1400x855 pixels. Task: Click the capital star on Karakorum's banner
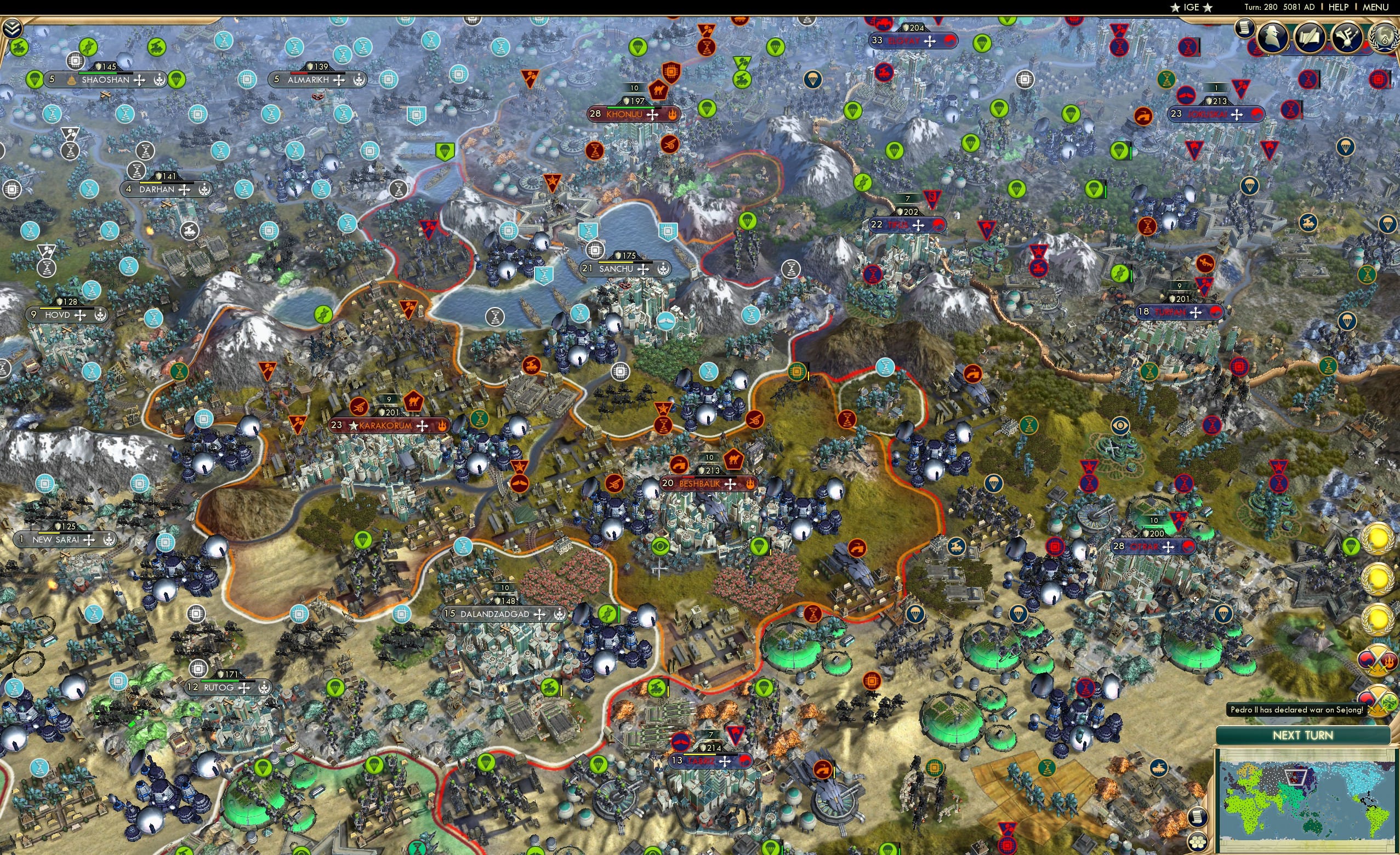click(x=354, y=425)
